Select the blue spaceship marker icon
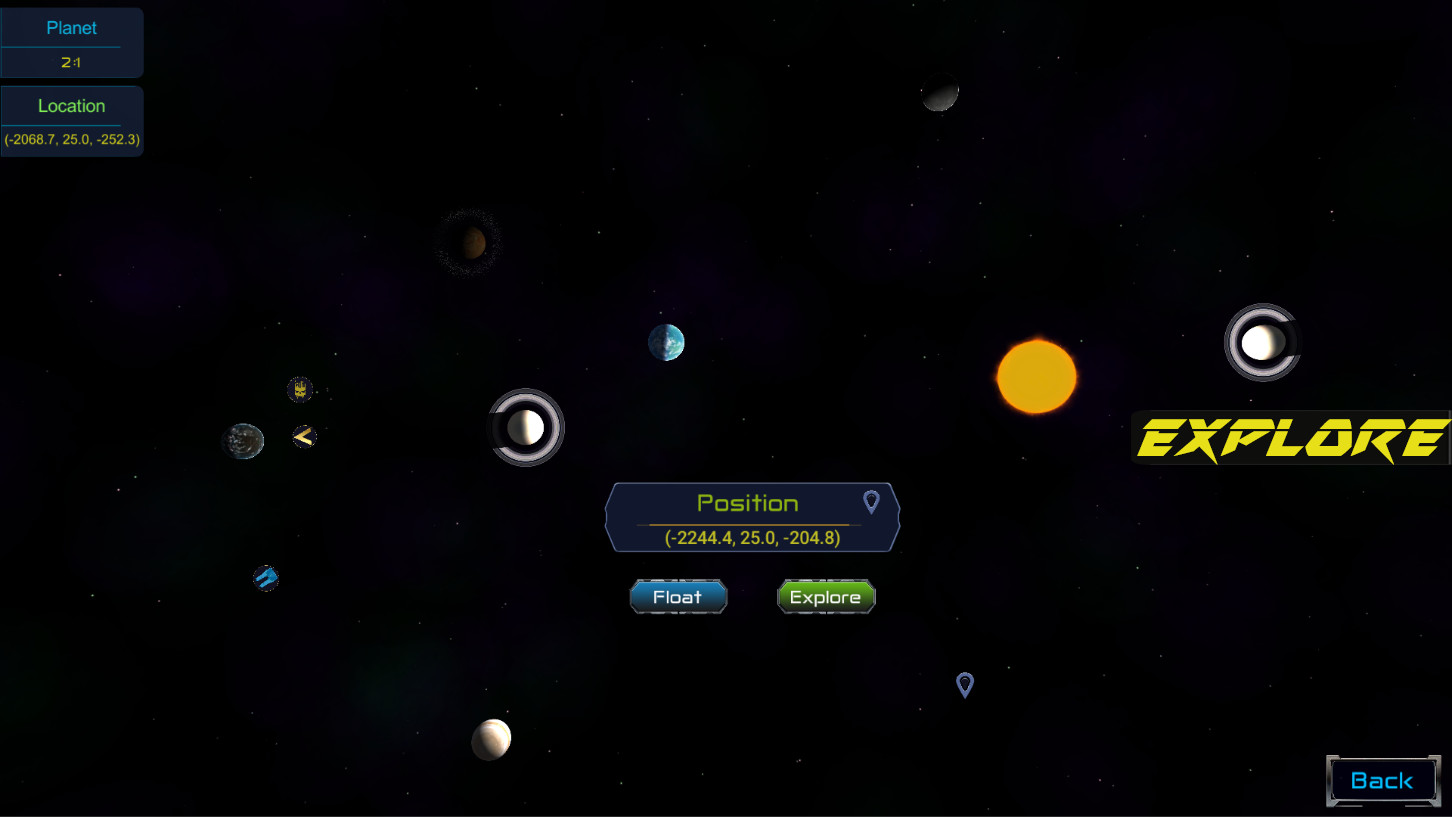The height and width of the screenshot is (817, 1452). coord(264,577)
